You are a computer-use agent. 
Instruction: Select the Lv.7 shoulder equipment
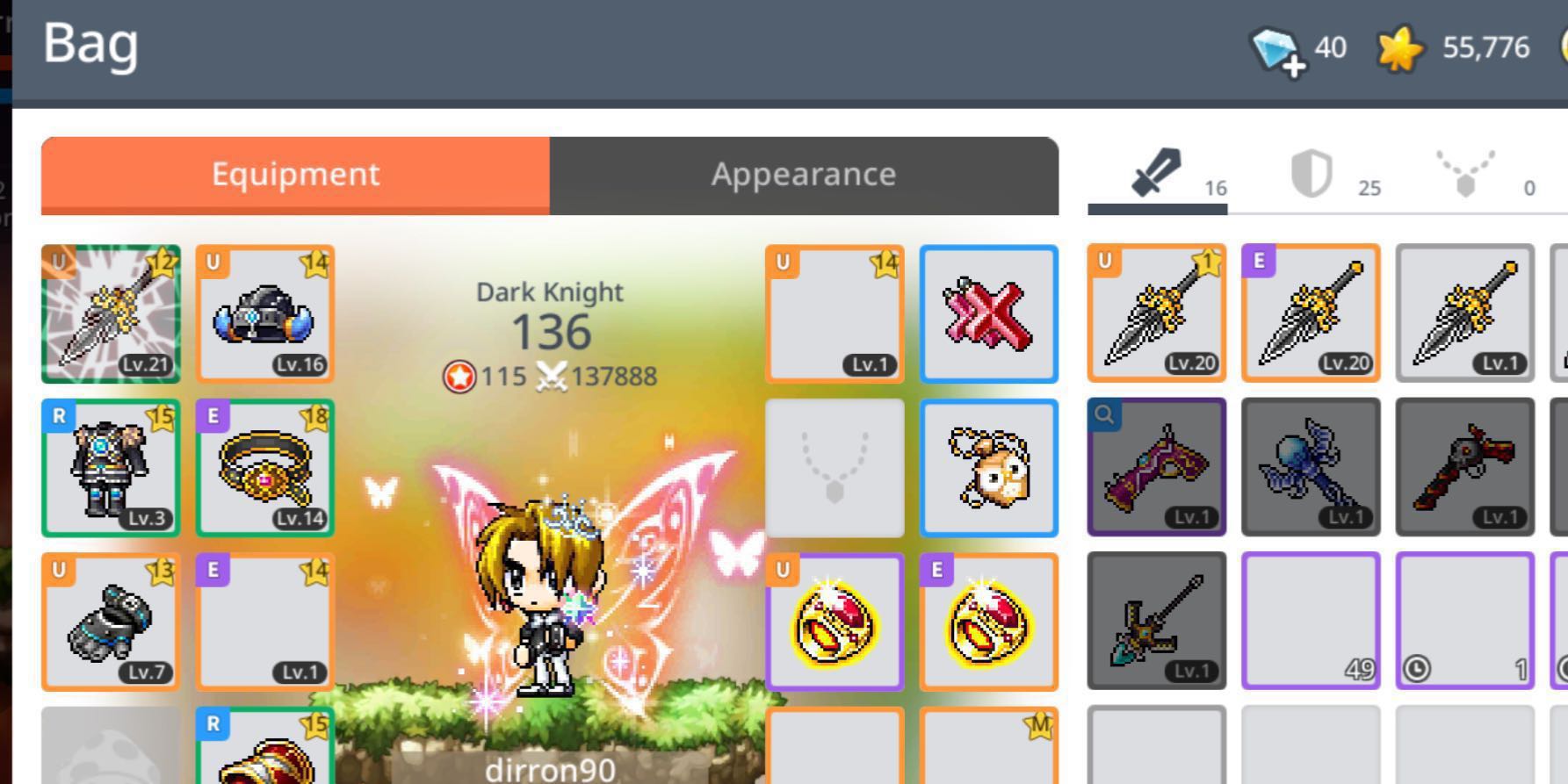click(x=112, y=620)
